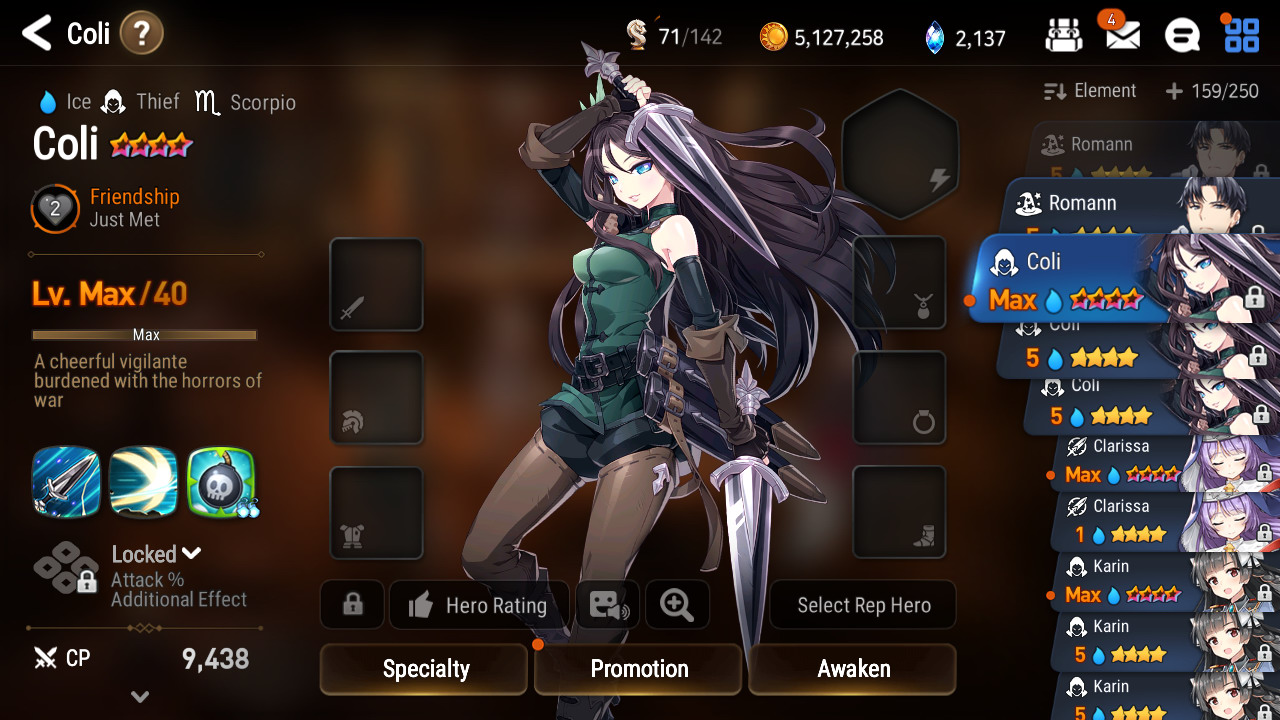
Task: Click the Hero Rating button
Action: tap(479, 605)
